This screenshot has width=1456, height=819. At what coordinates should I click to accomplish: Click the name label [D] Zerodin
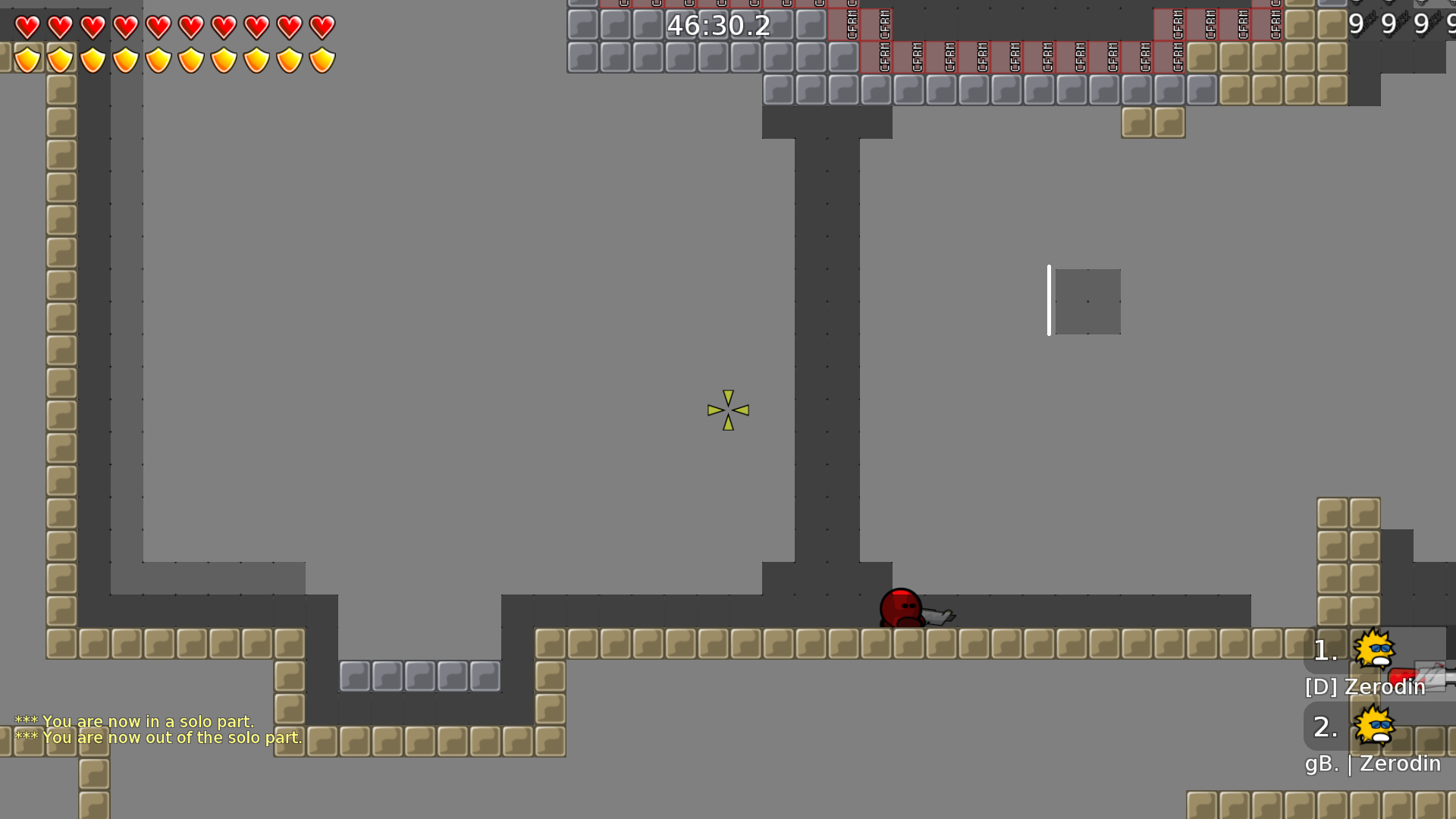click(x=1363, y=687)
